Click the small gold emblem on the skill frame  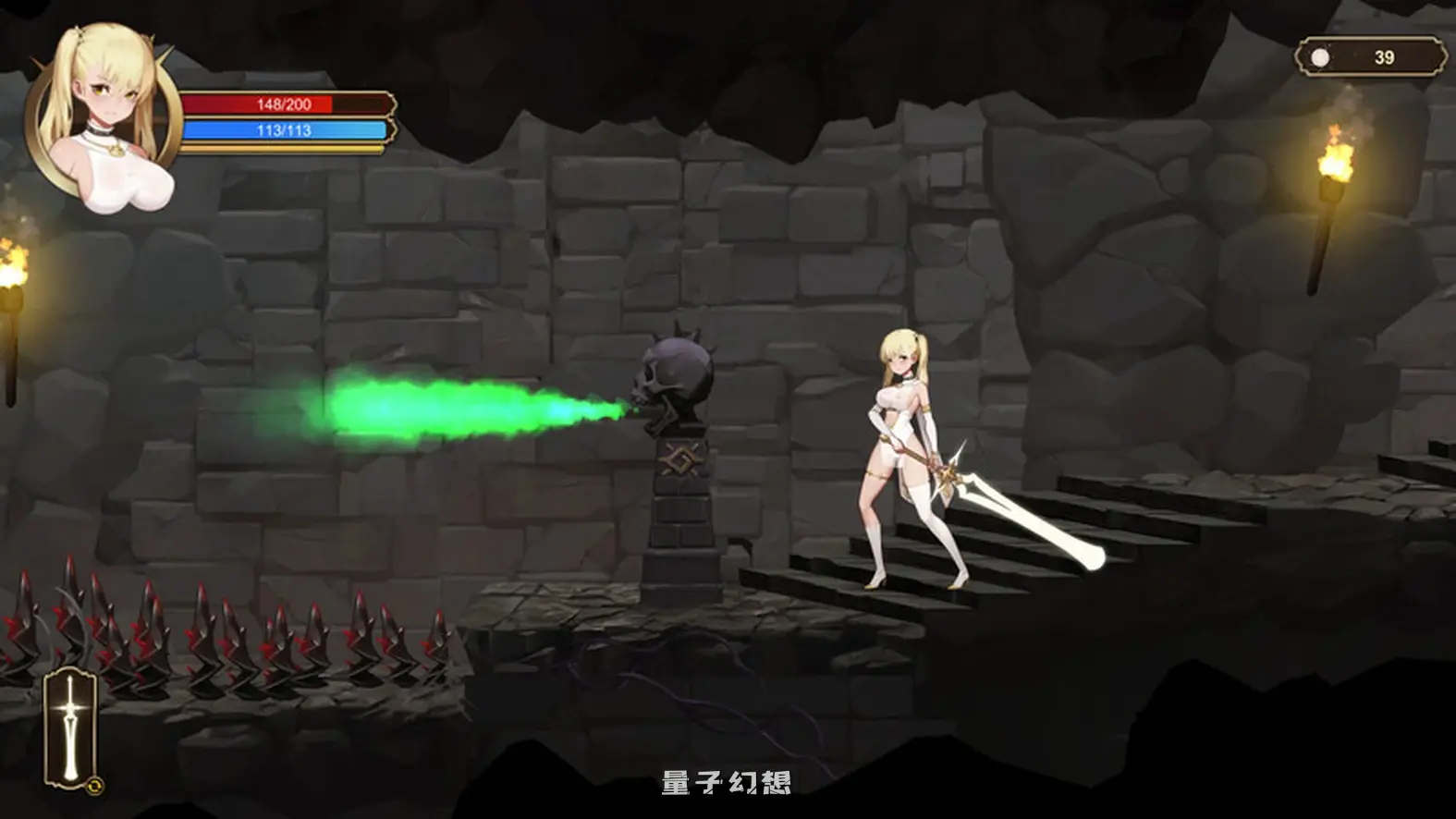click(95, 786)
